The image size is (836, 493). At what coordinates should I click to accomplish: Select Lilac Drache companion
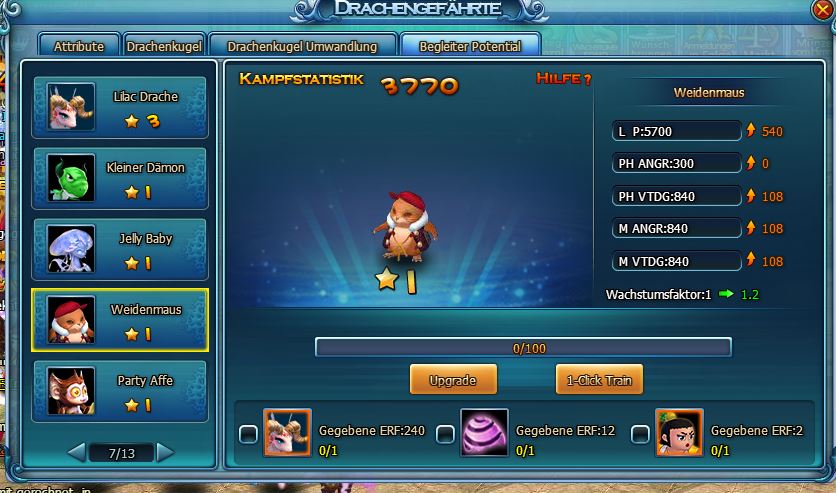click(119, 107)
